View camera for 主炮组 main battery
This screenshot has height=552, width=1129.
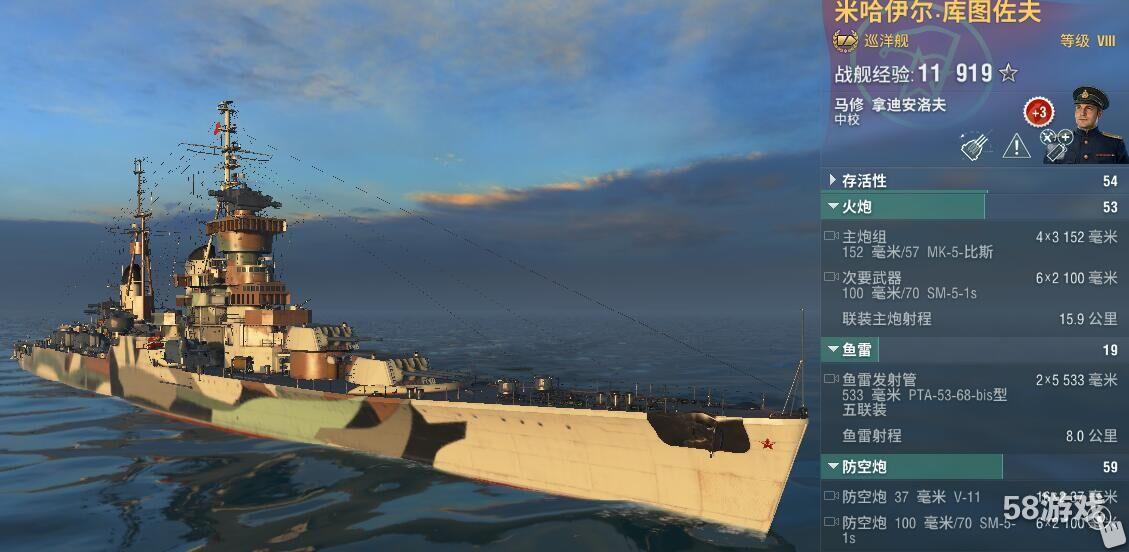click(x=831, y=237)
